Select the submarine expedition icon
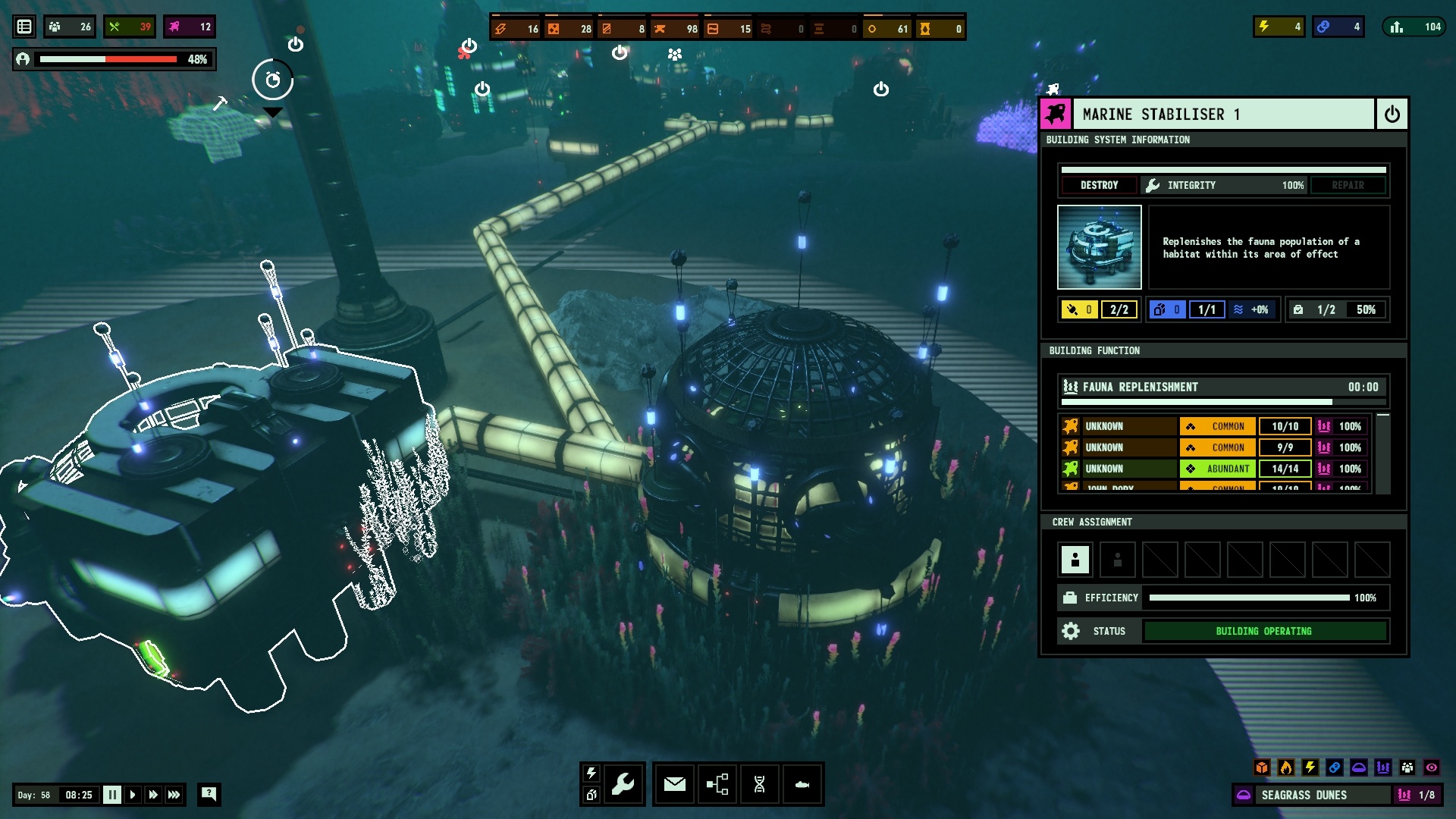 [x=802, y=784]
